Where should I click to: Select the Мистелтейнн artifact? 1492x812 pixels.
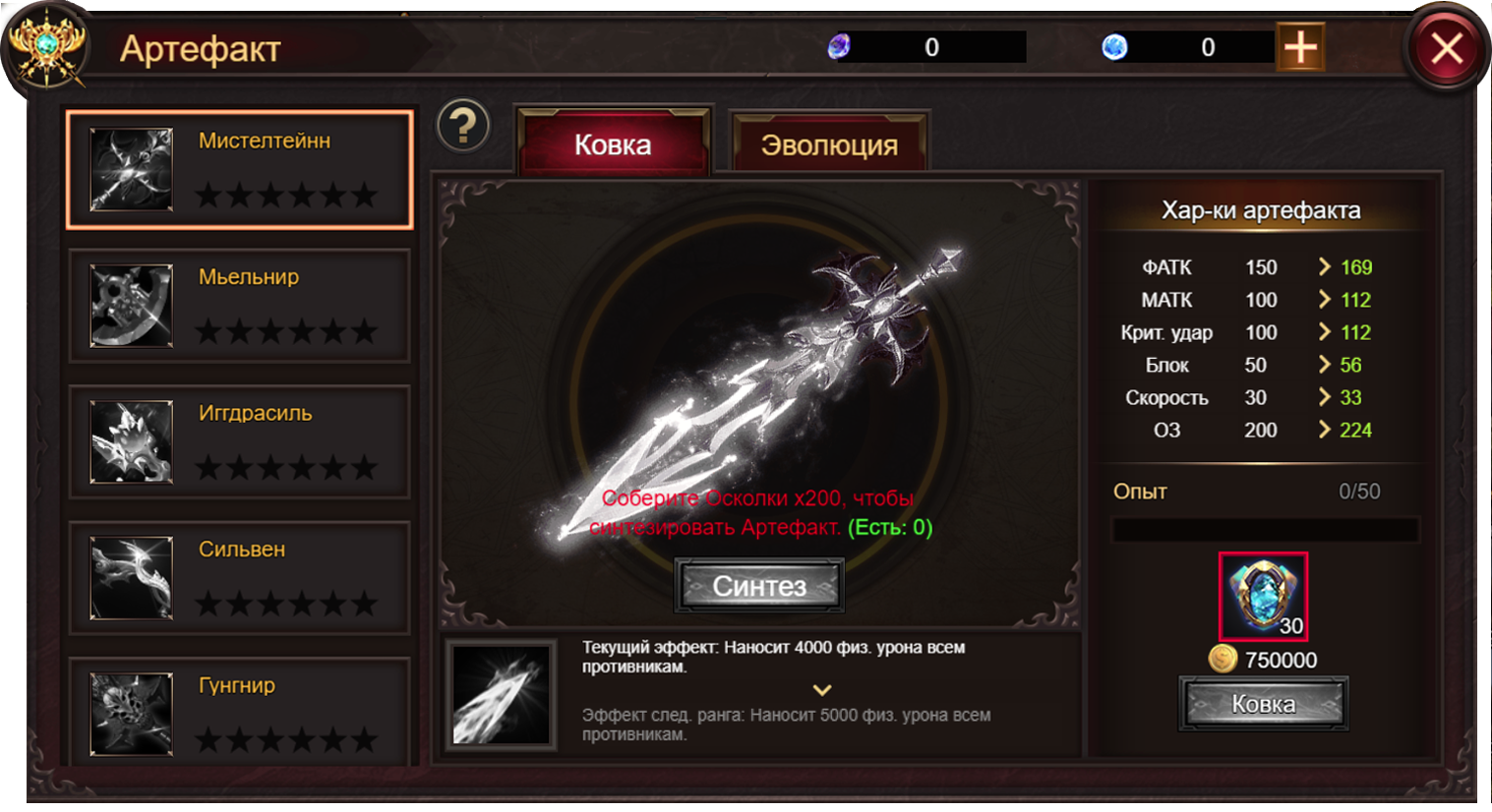click(239, 169)
